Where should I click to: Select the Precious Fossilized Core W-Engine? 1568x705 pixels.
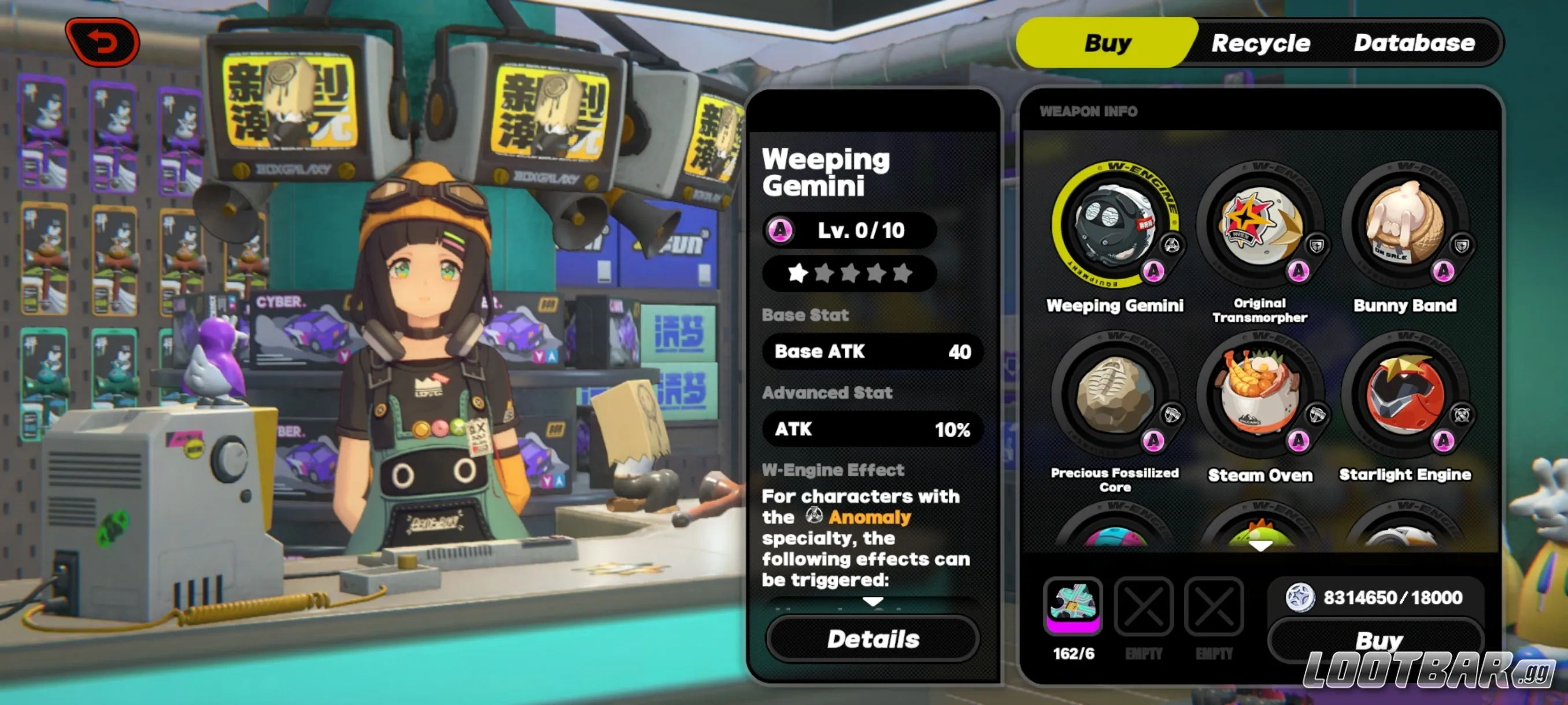coord(1114,396)
